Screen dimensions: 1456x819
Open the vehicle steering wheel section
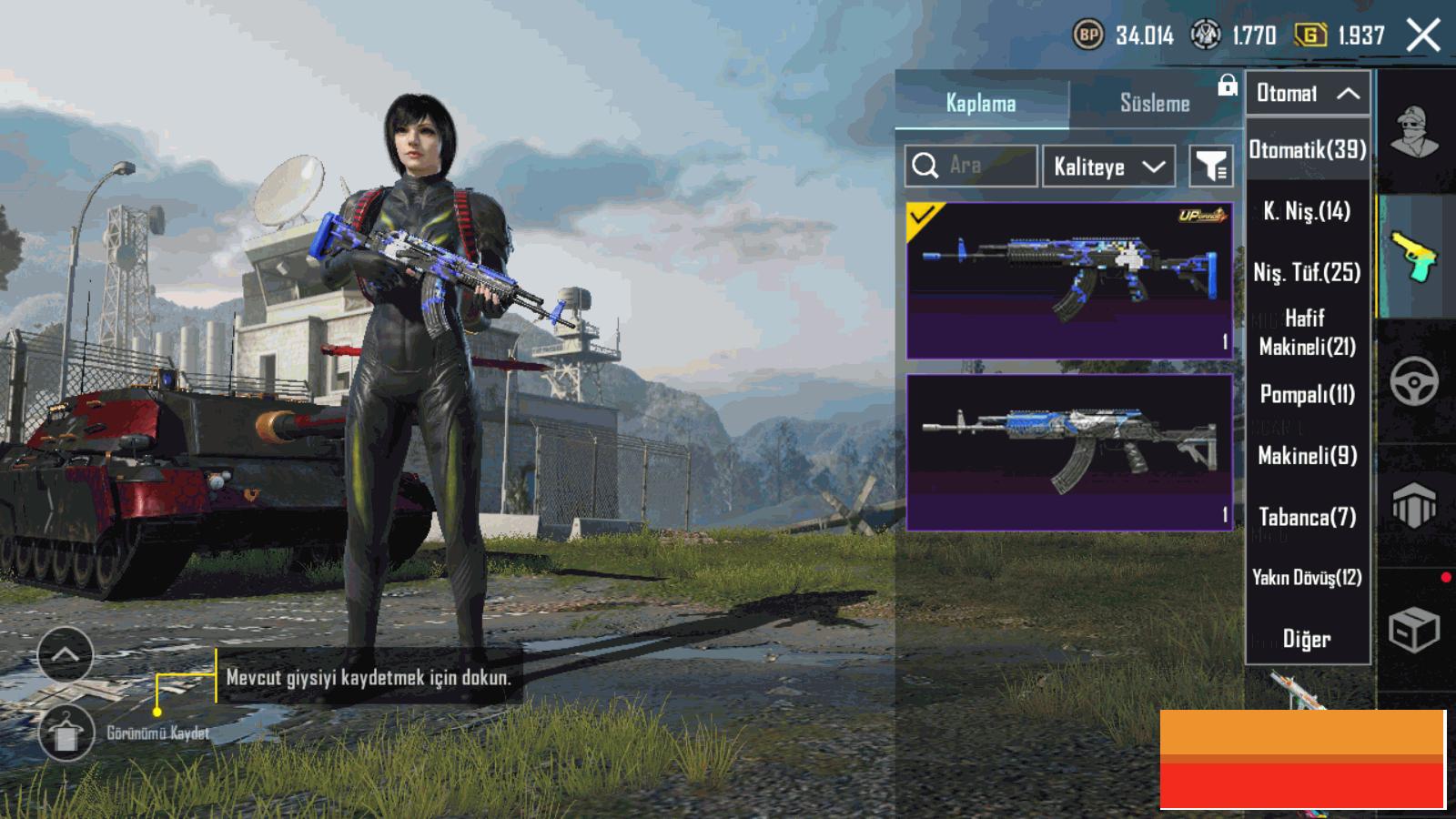pyautogui.click(x=1414, y=380)
